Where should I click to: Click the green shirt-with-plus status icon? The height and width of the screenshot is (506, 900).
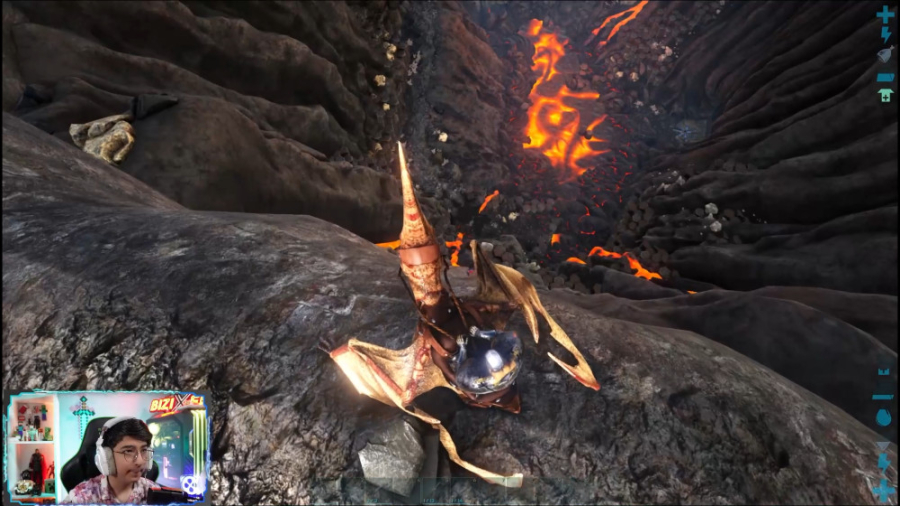pyautogui.click(x=885, y=95)
